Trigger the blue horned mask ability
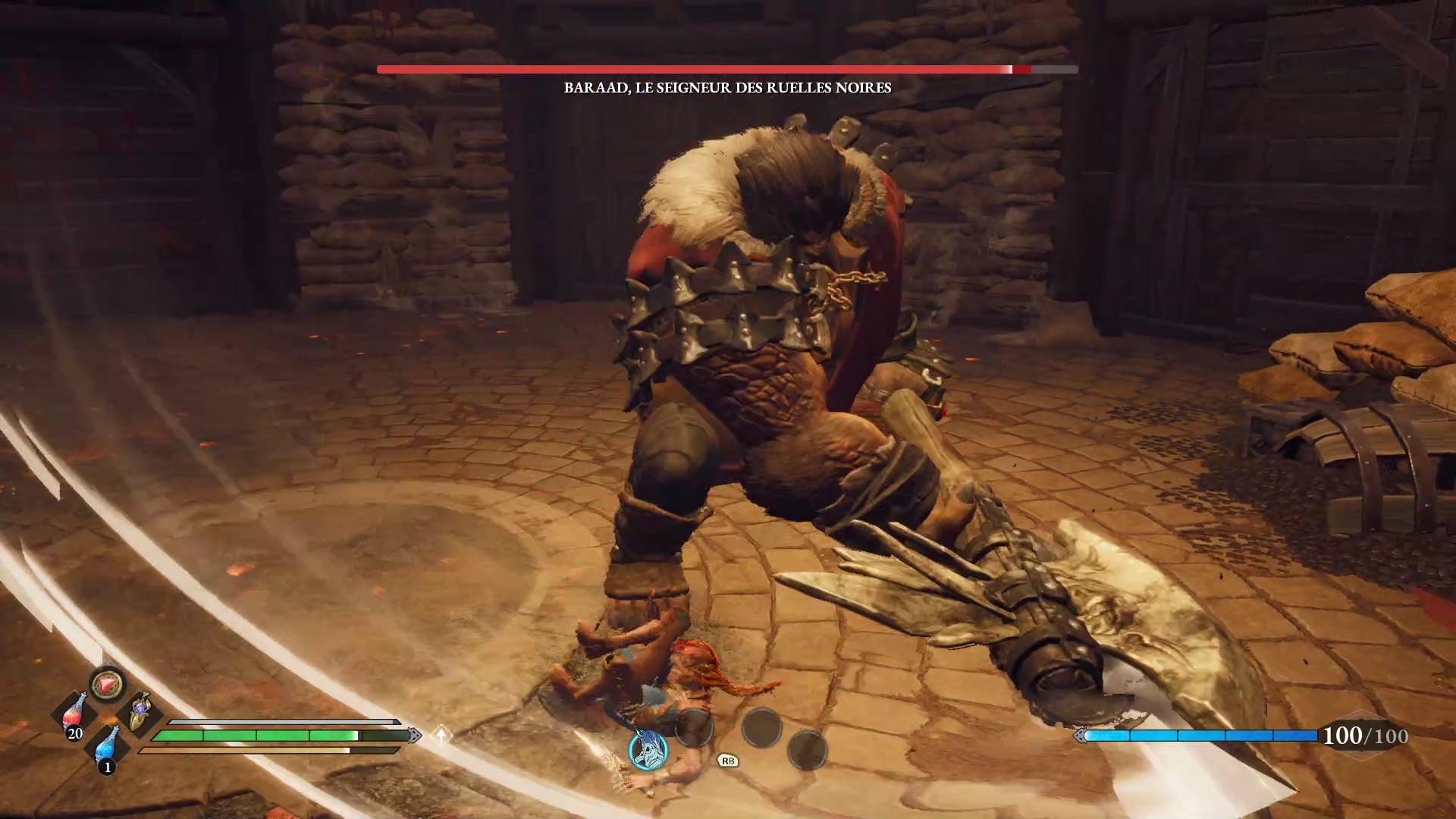 648,749
